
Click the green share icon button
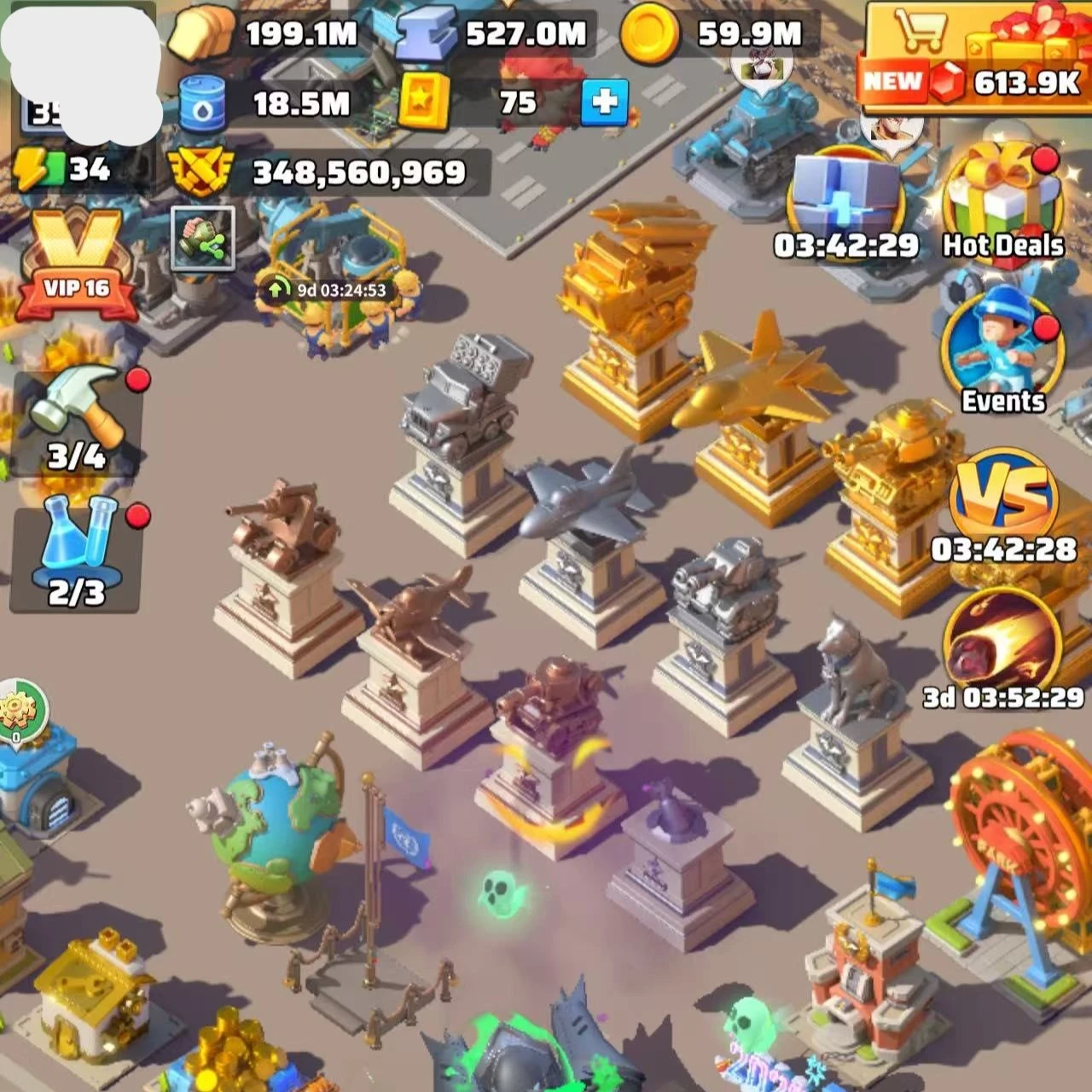pyautogui.click(x=202, y=238)
